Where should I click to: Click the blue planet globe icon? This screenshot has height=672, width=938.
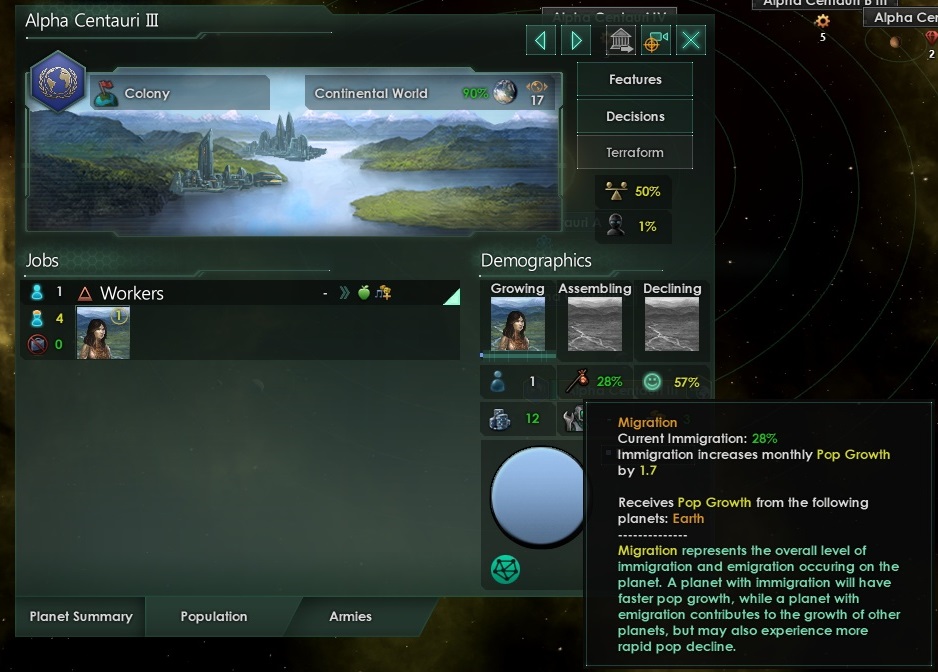click(538, 495)
